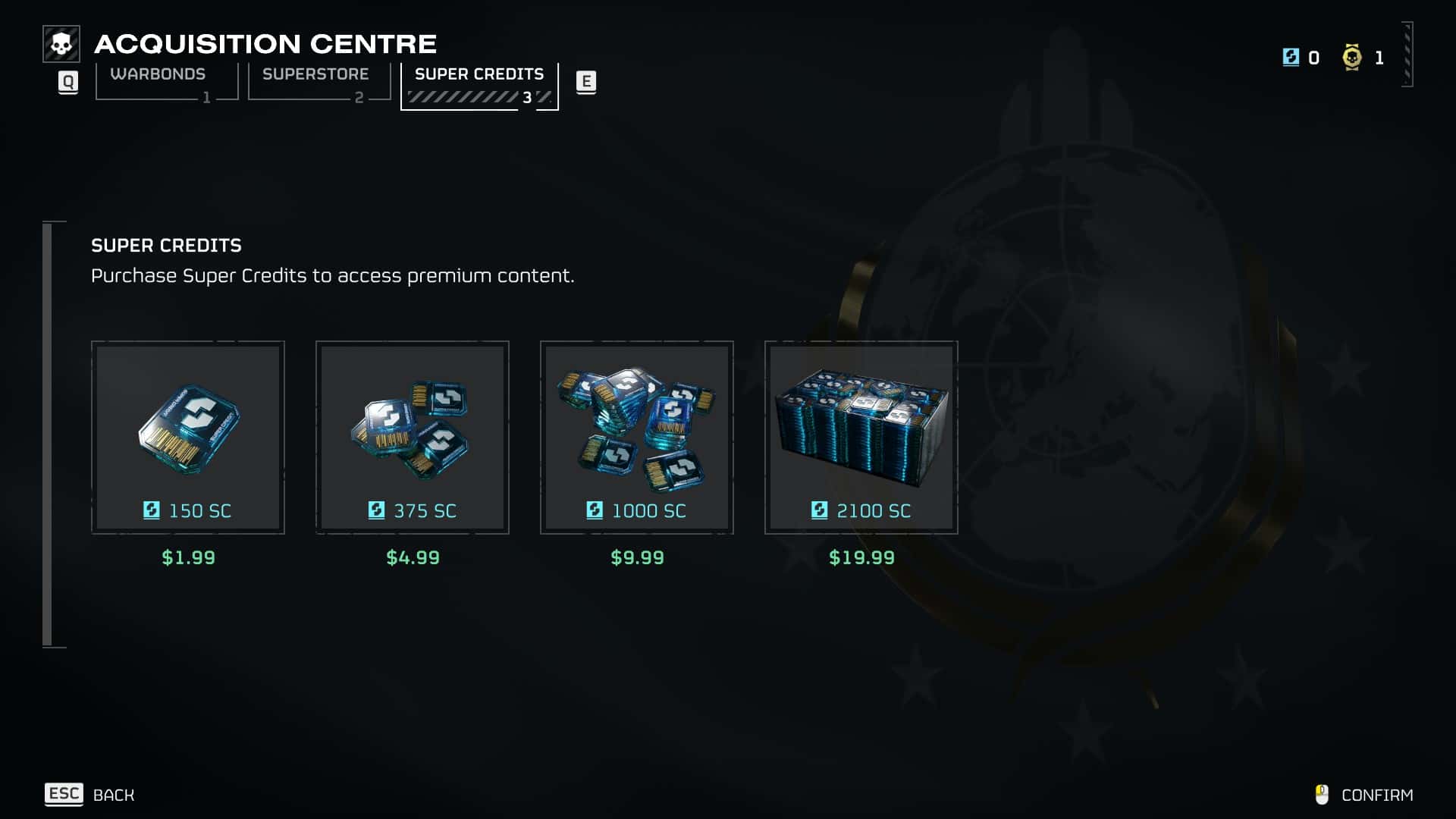Go back from the Acquisition Centre
Image resolution: width=1456 pixels, height=819 pixels.
(89, 795)
